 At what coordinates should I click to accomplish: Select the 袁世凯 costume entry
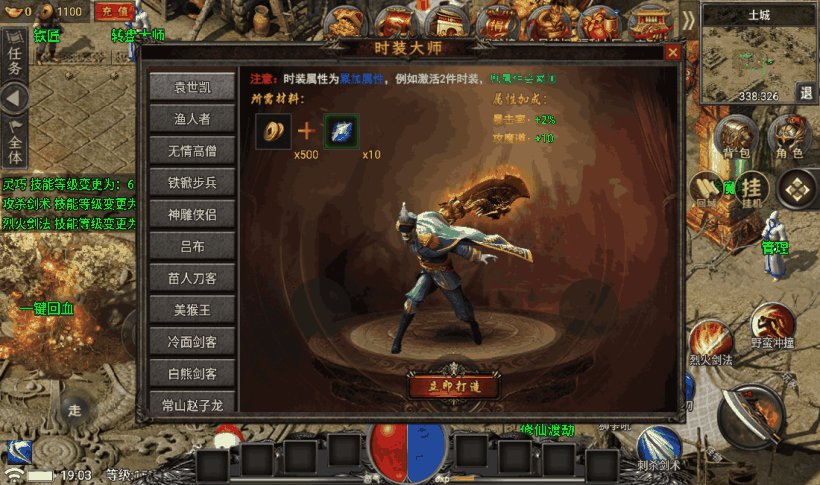point(194,88)
